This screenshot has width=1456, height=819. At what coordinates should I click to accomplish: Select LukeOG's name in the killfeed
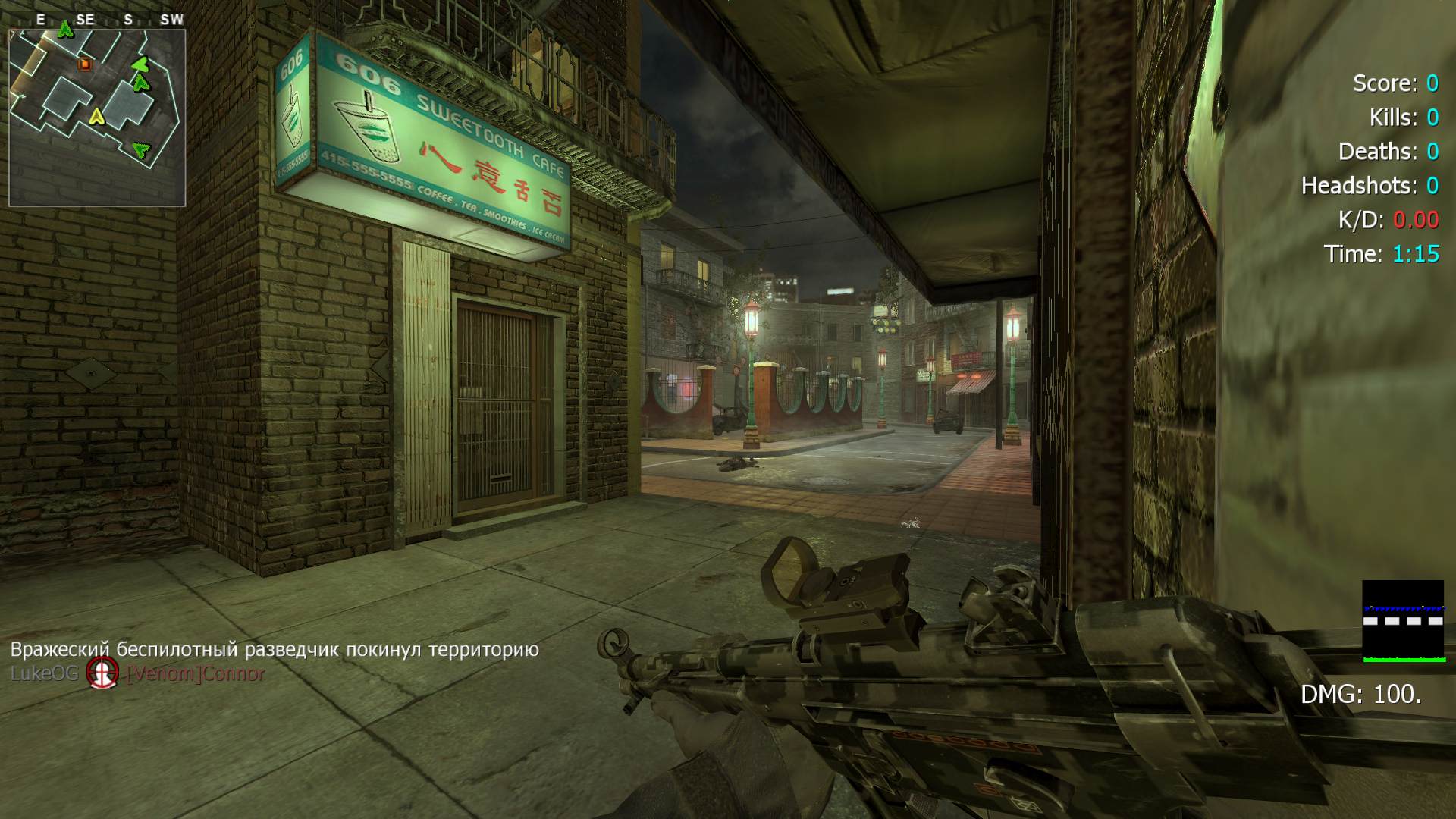pos(44,673)
